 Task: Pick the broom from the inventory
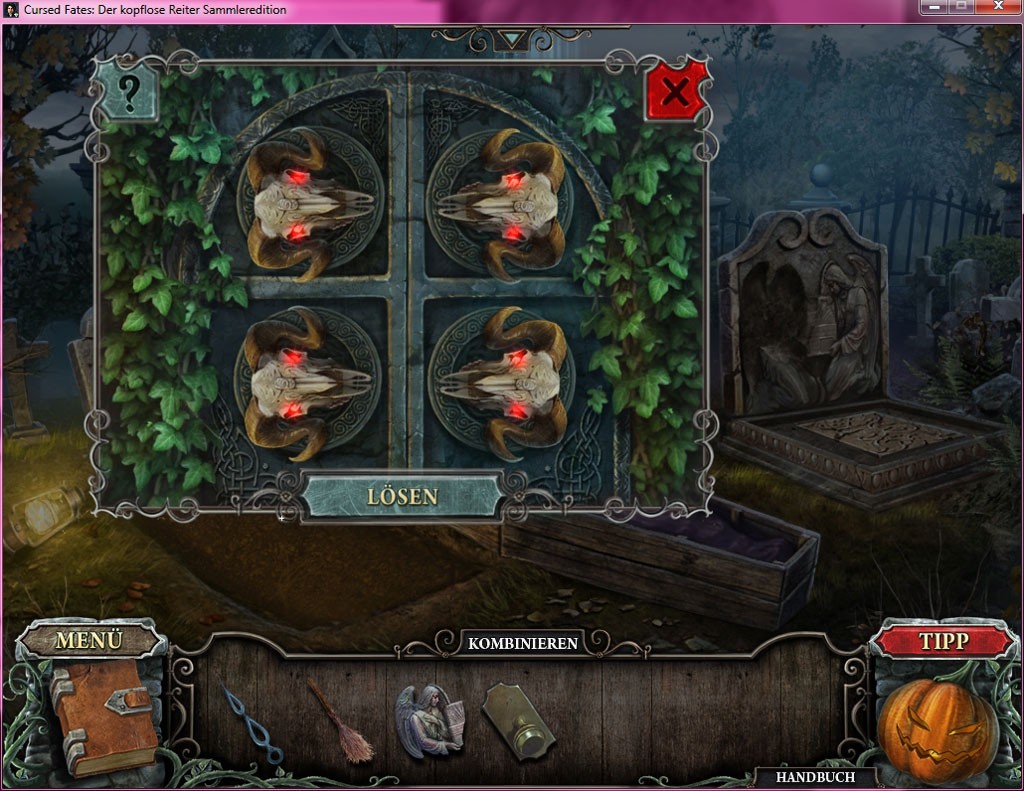coord(340,722)
